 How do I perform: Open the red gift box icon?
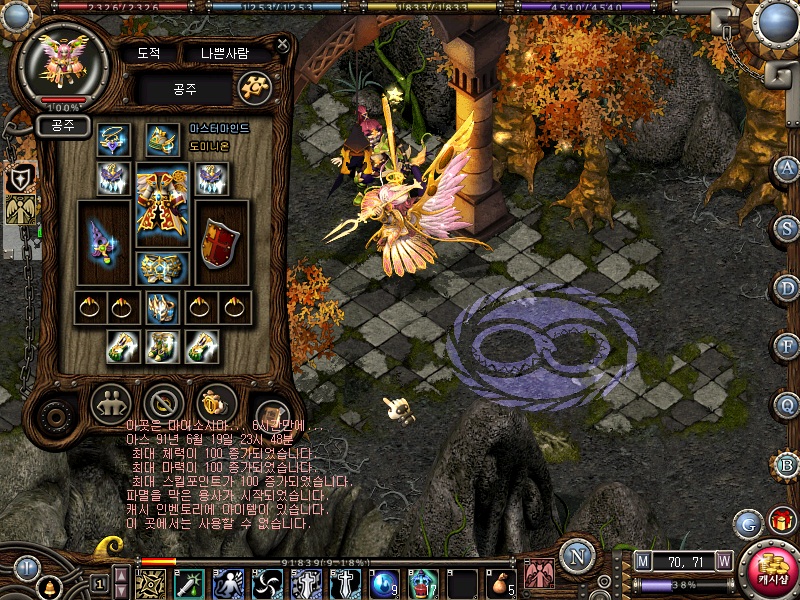[781, 521]
